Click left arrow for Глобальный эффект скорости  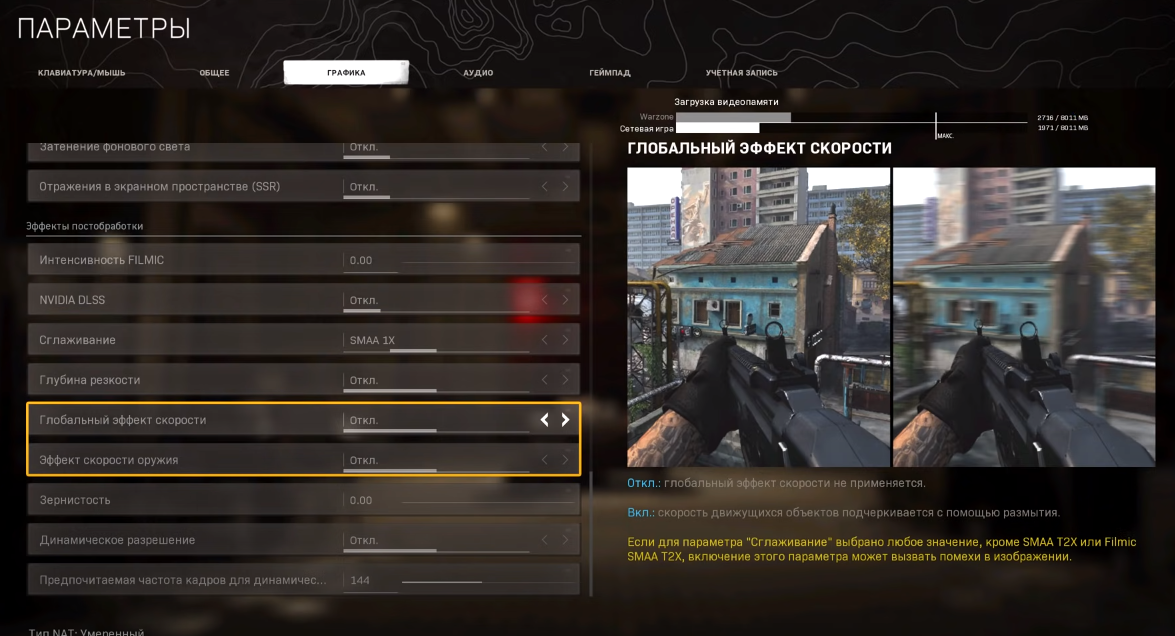click(x=545, y=420)
